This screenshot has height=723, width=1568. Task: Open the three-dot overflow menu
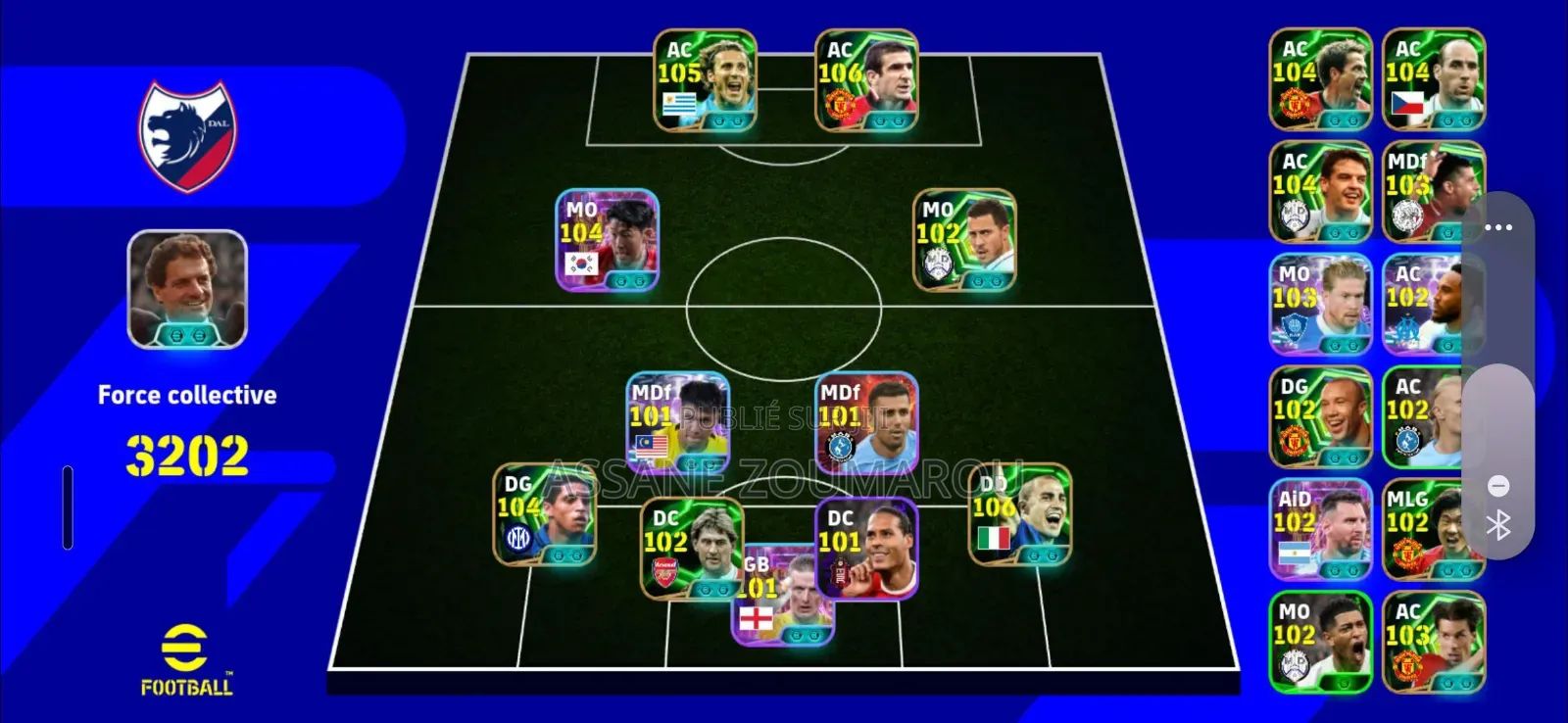(x=1498, y=227)
